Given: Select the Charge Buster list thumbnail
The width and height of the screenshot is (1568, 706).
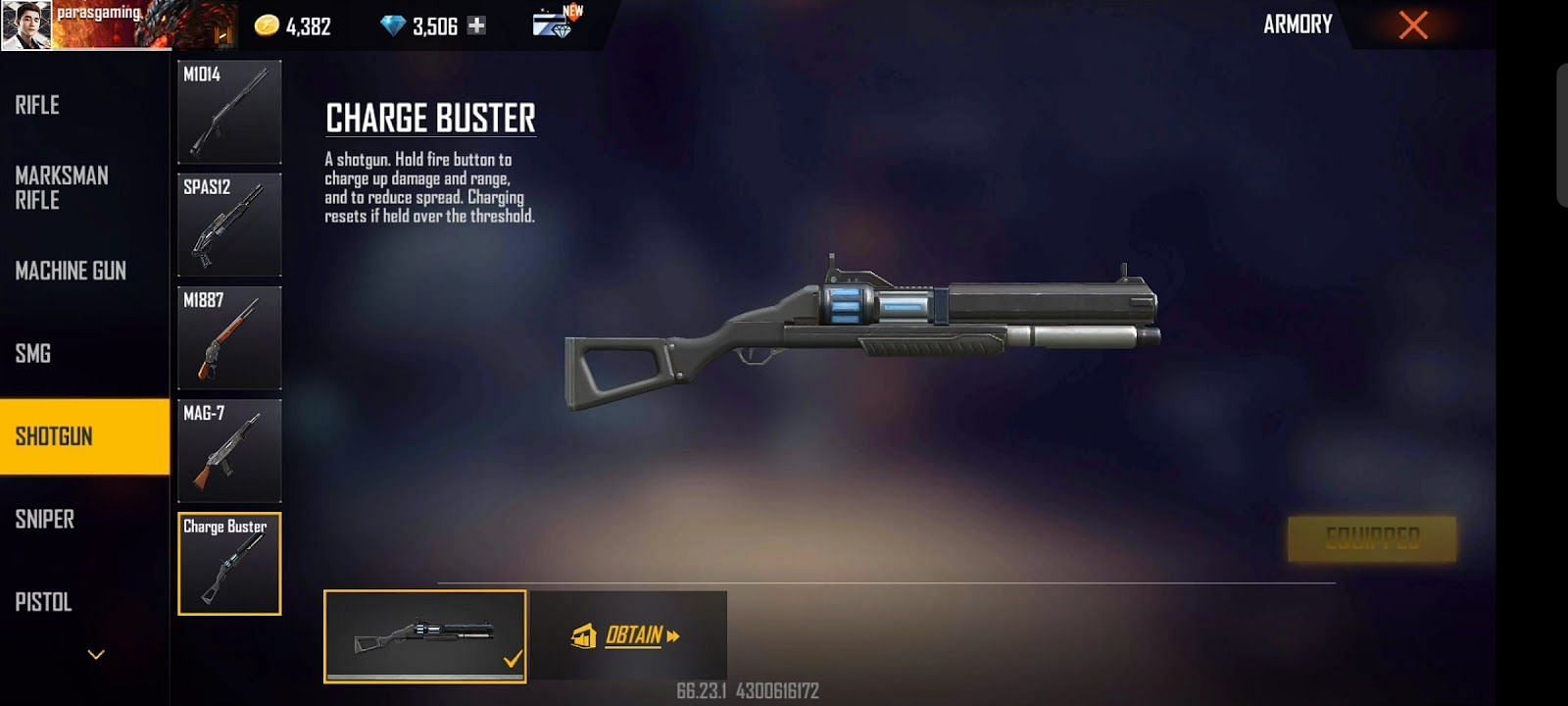Looking at the screenshot, I should [229, 564].
